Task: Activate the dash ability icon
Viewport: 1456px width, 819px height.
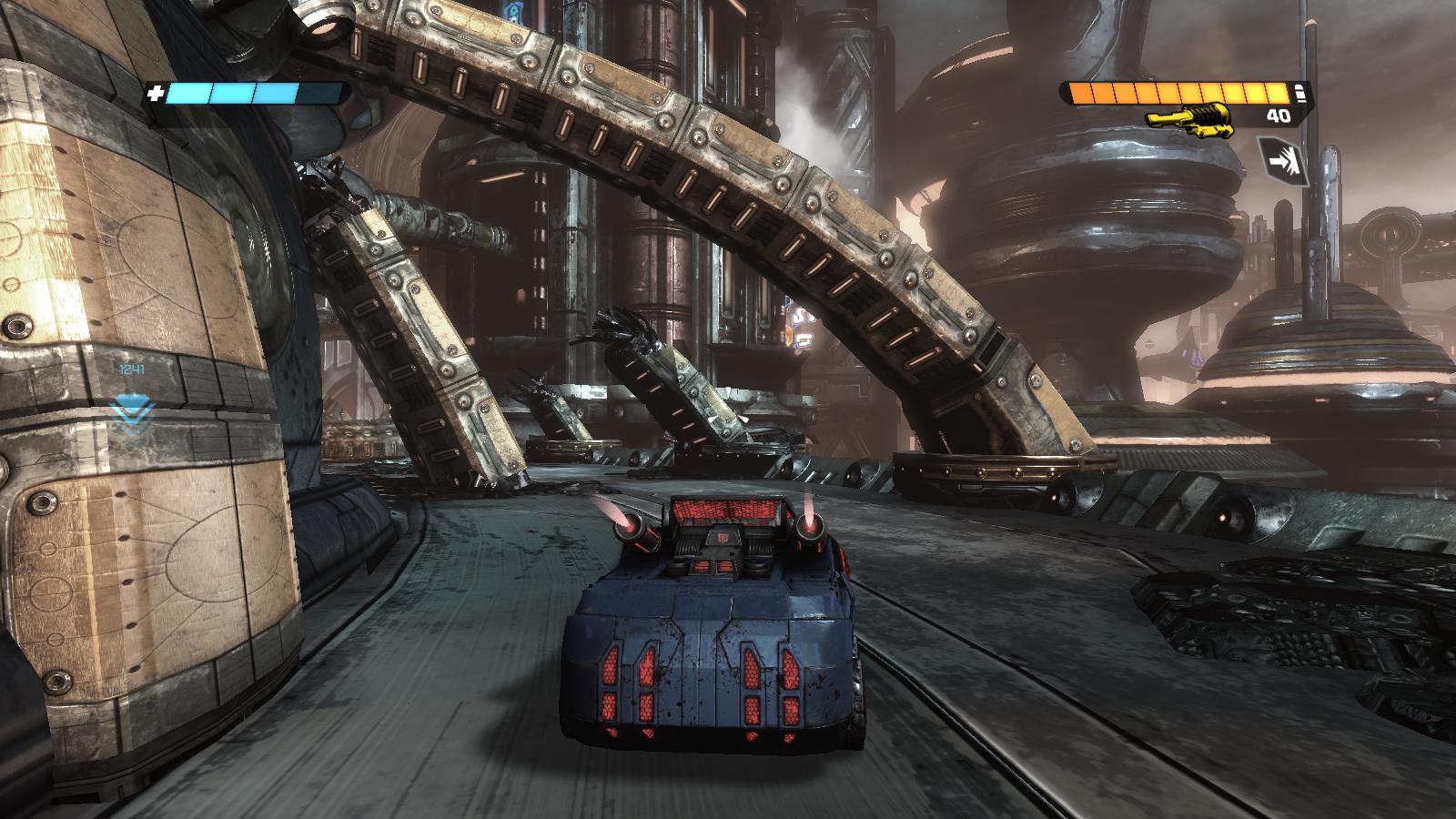Action: click(x=1282, y=161)
